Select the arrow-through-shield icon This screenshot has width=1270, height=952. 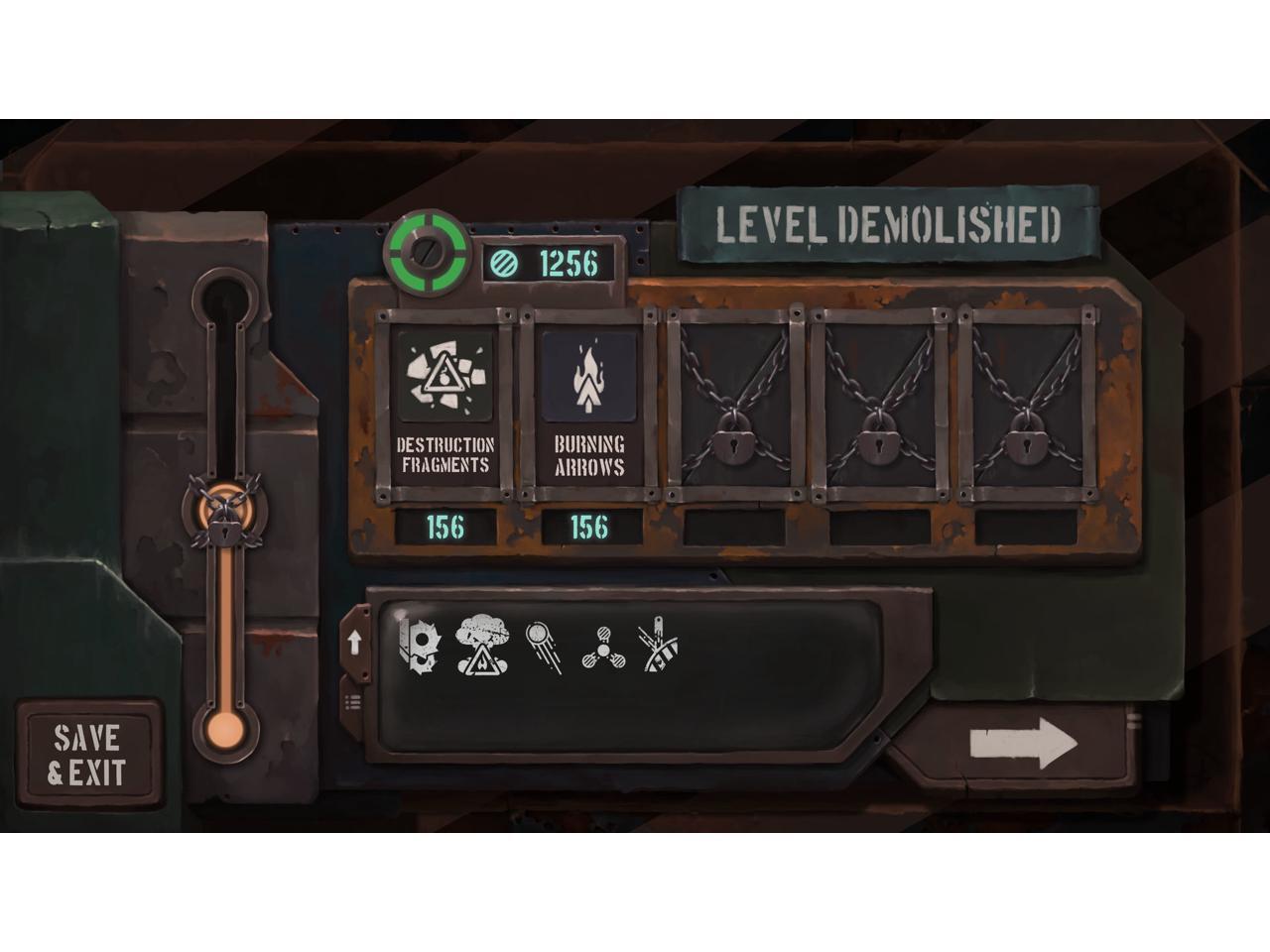(x=657, y=646)
